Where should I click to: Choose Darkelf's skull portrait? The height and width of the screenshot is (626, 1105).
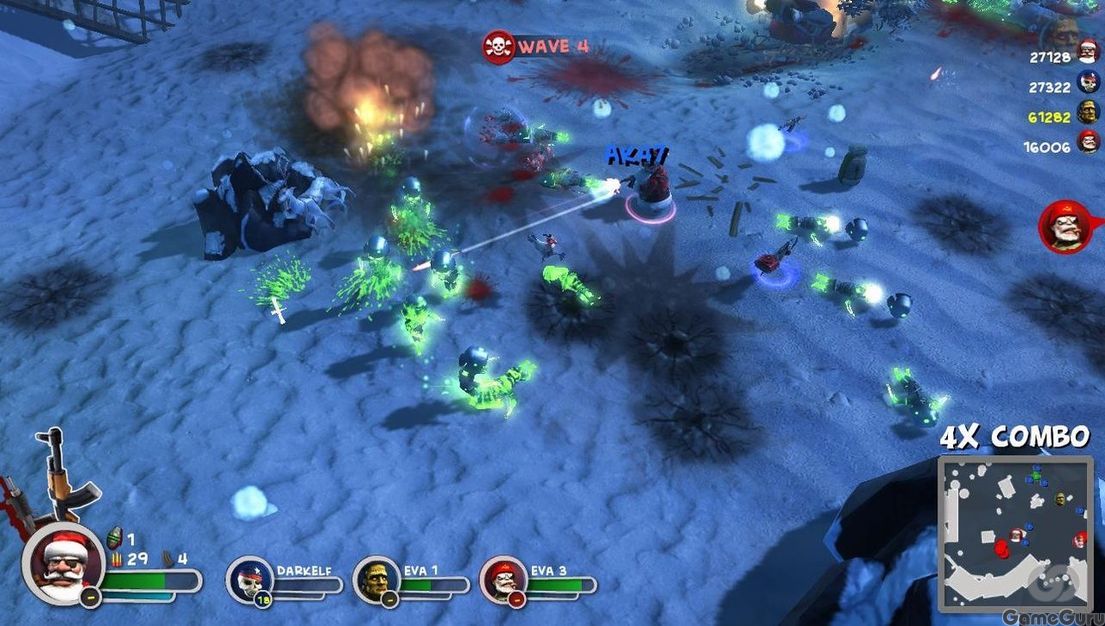pyautogui.click(x=247, y=579)
